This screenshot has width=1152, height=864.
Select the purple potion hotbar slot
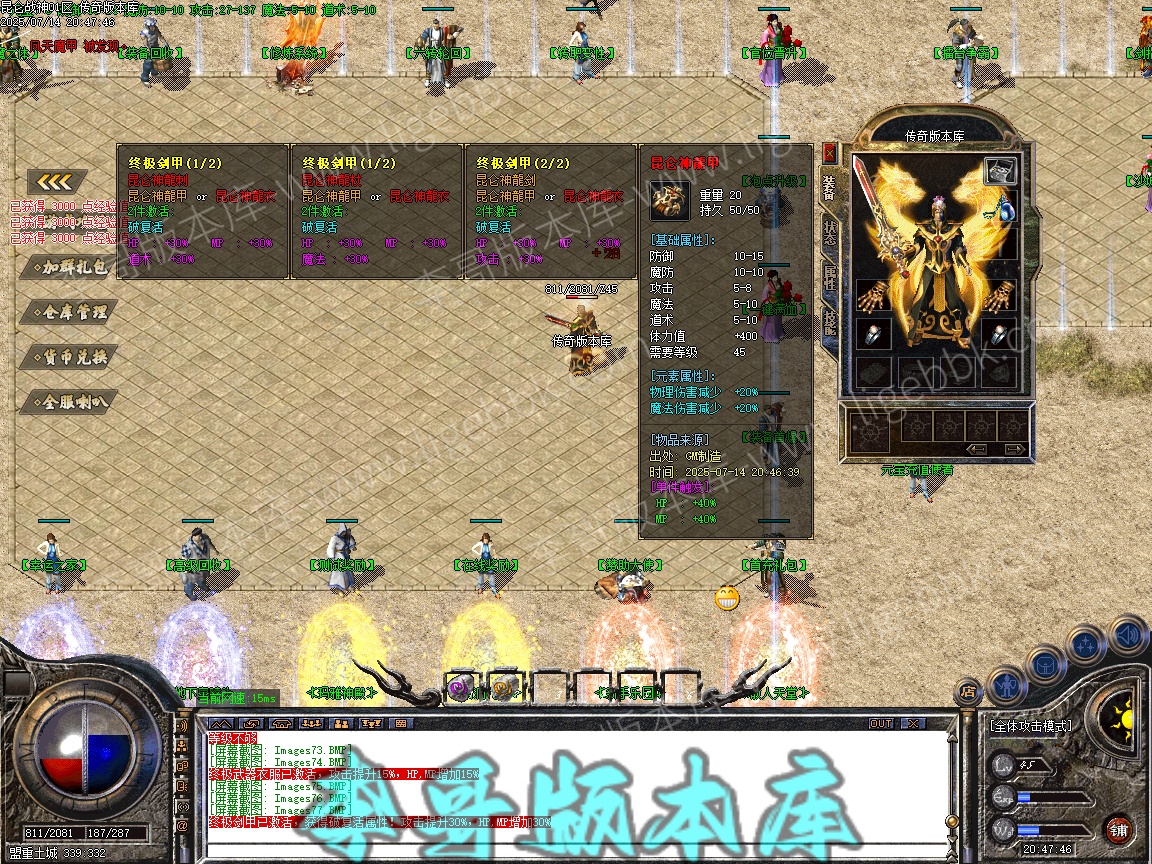click(x=460, y=687)
